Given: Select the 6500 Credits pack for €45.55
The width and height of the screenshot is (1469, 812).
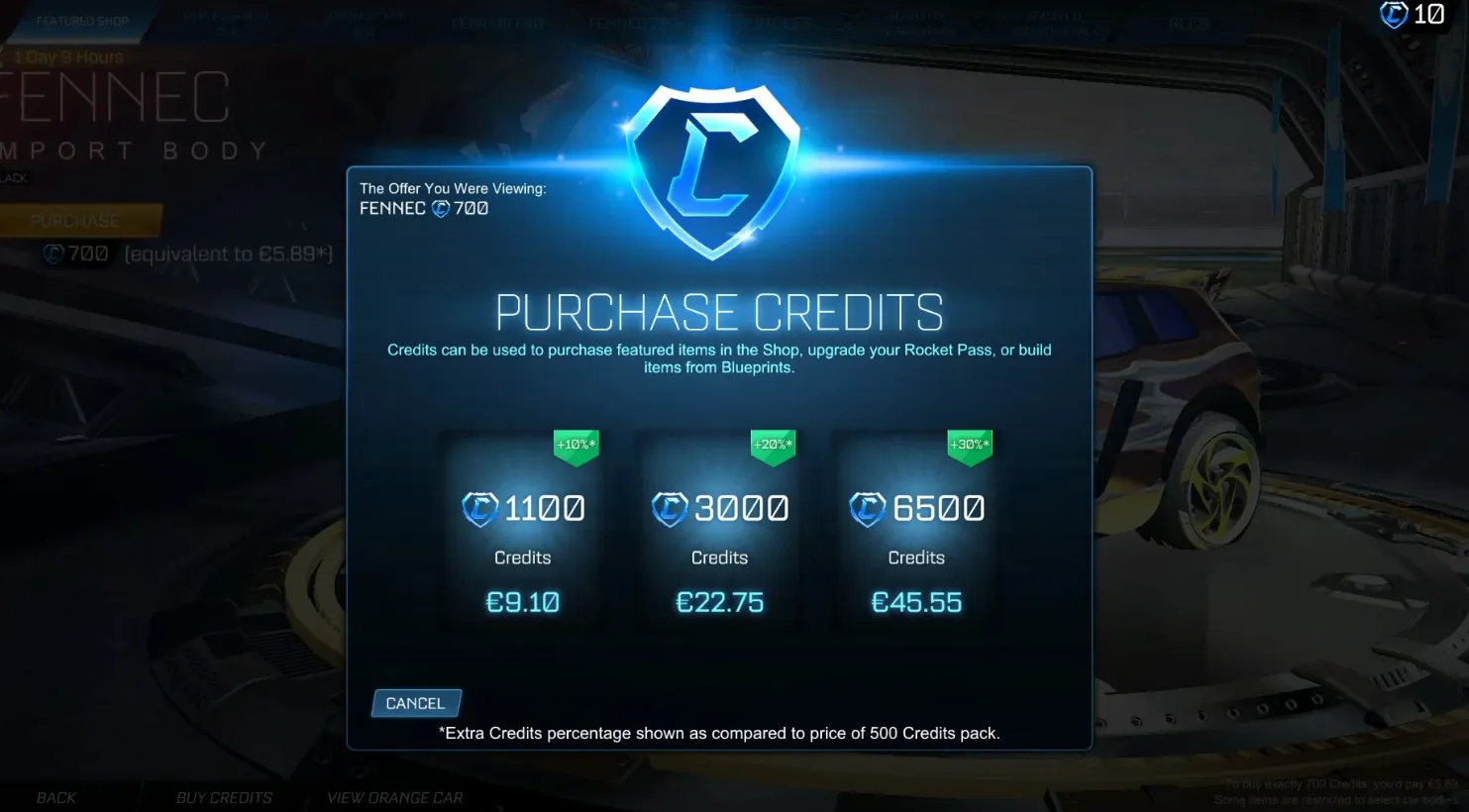Looking at the screenshot, I should 916,530.
